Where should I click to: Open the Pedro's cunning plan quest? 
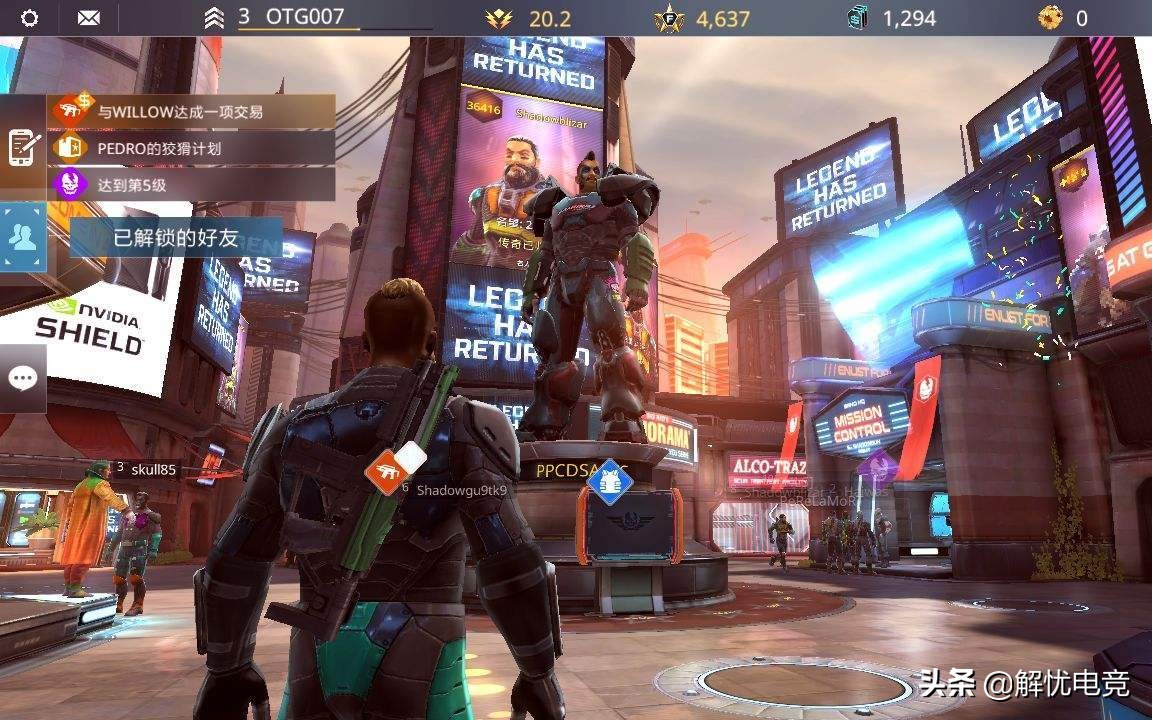point(192,148)
